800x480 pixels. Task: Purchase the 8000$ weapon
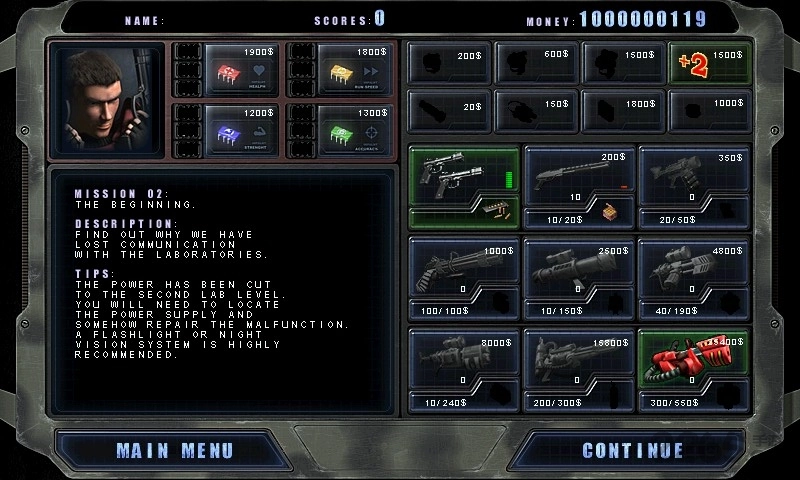point(464,368)
